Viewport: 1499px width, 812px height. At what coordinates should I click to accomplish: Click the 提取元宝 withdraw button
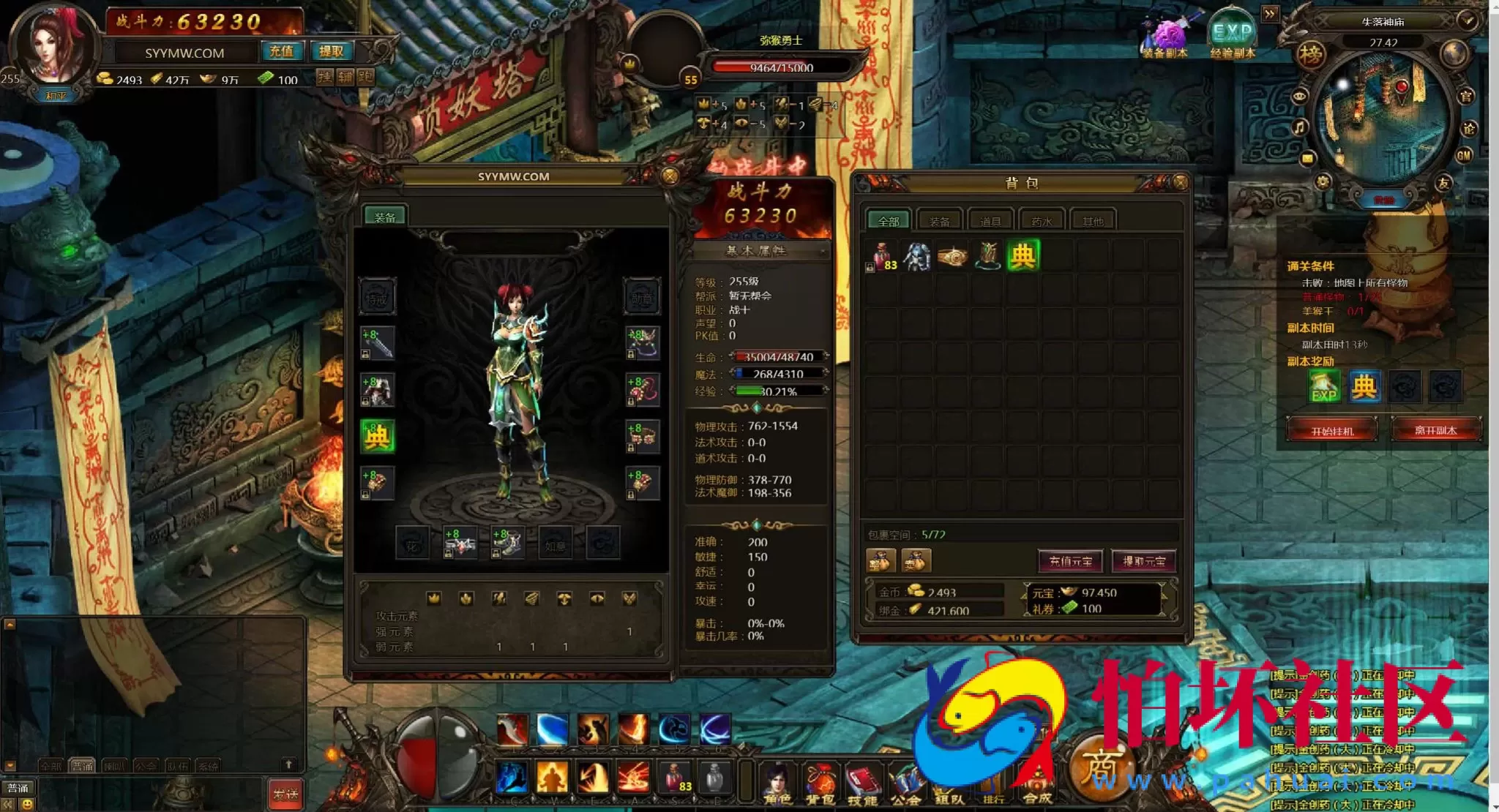pyautogui.click(x=1143, y=561)
